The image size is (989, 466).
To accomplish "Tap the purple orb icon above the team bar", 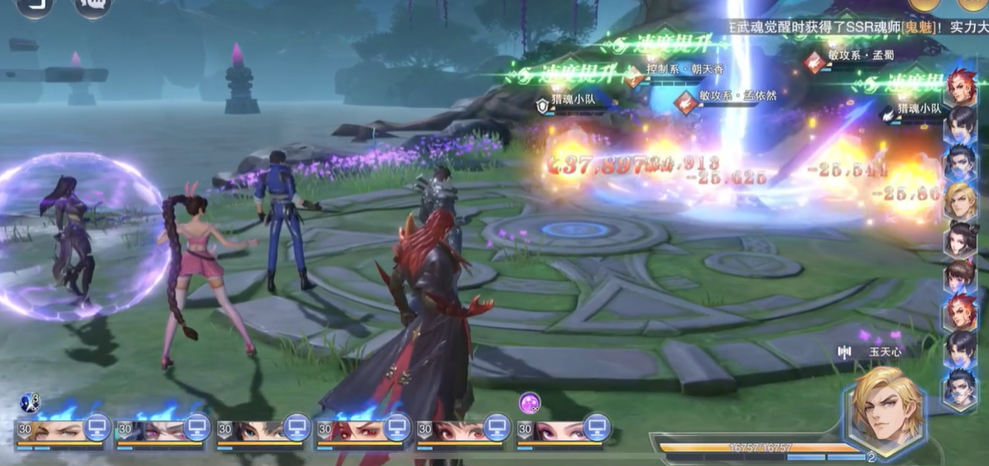I will [530, 403].
